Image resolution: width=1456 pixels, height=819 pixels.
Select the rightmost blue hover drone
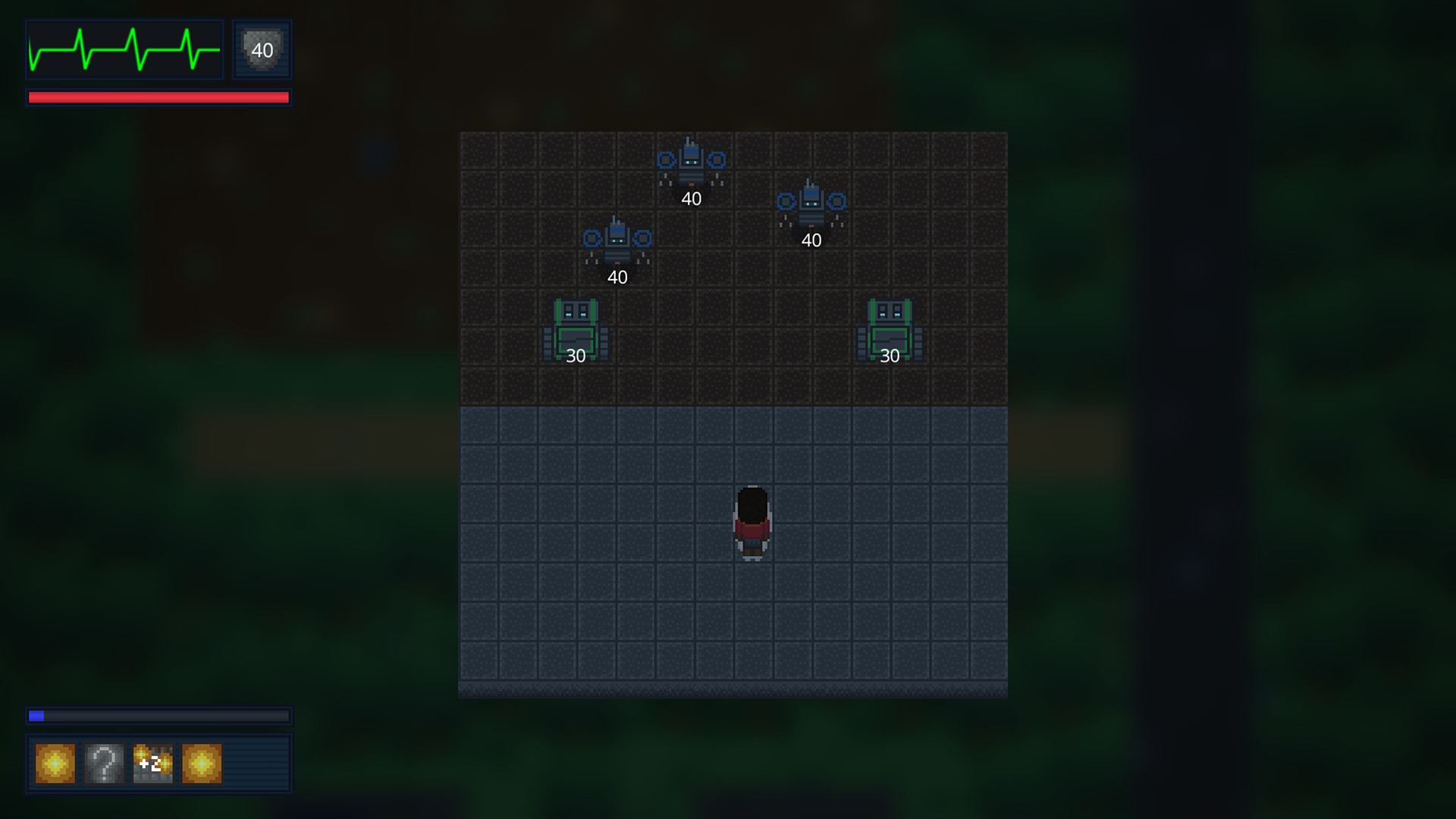pyautogui.click(x=810, y=205)
